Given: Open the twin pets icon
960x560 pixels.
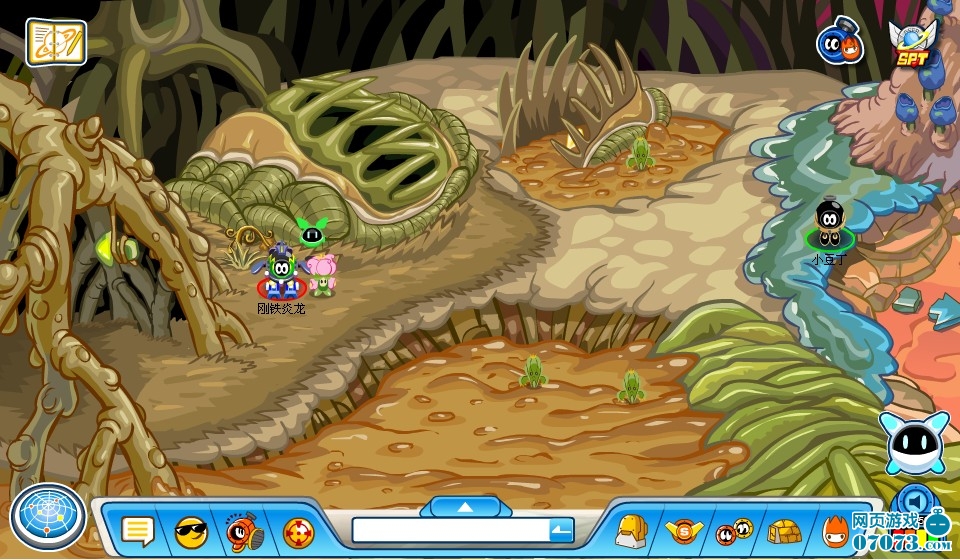Looking at the screenshot, I should point(734,530).
